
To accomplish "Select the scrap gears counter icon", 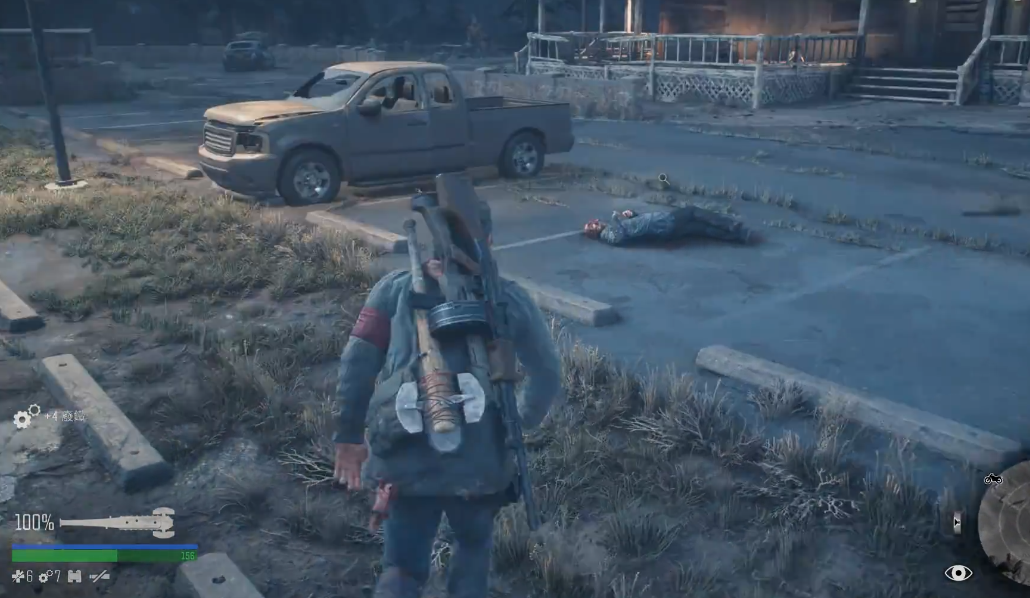I will click(44, 577).
